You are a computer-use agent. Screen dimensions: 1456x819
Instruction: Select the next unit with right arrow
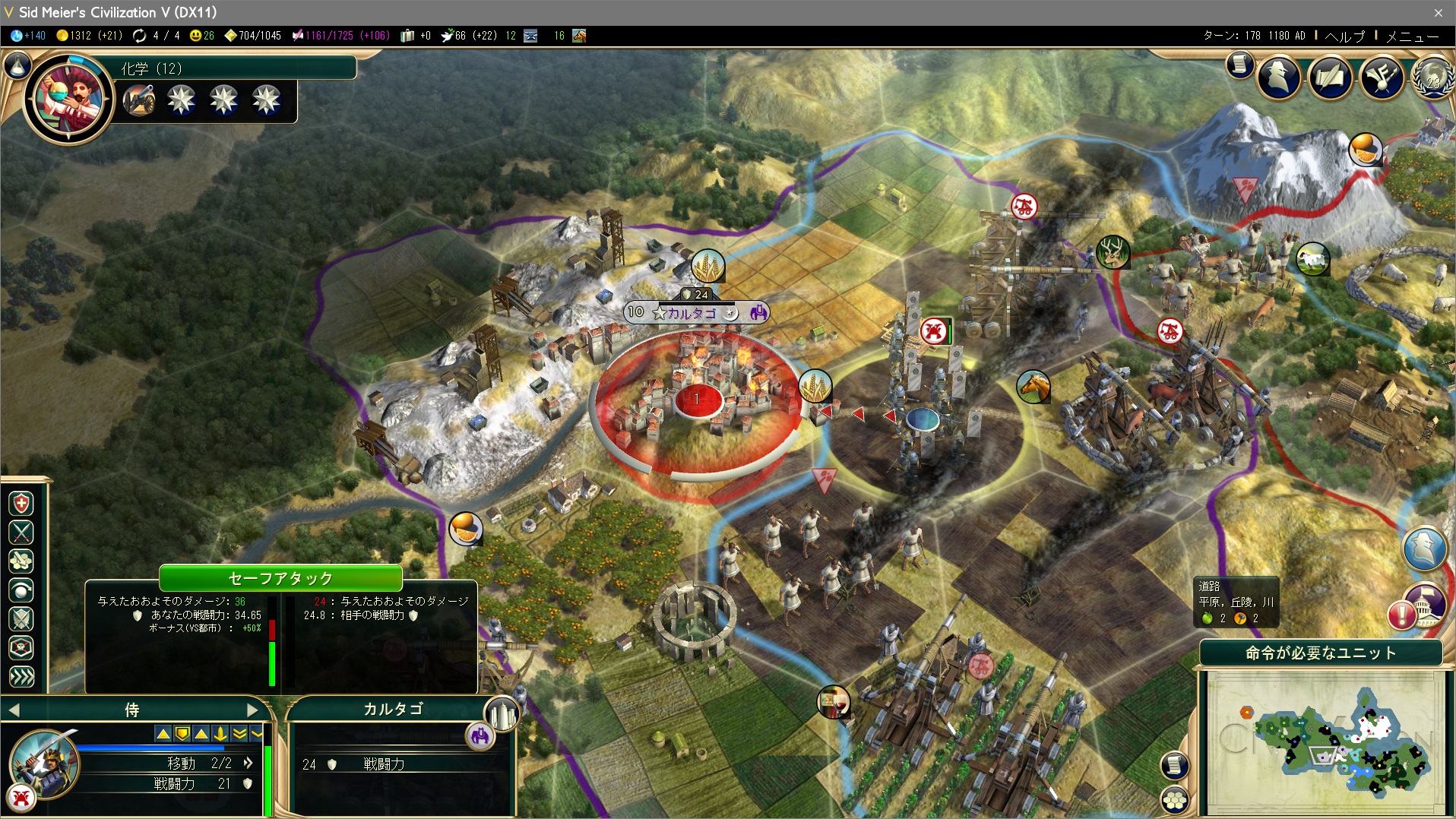[x=253, y=710]
